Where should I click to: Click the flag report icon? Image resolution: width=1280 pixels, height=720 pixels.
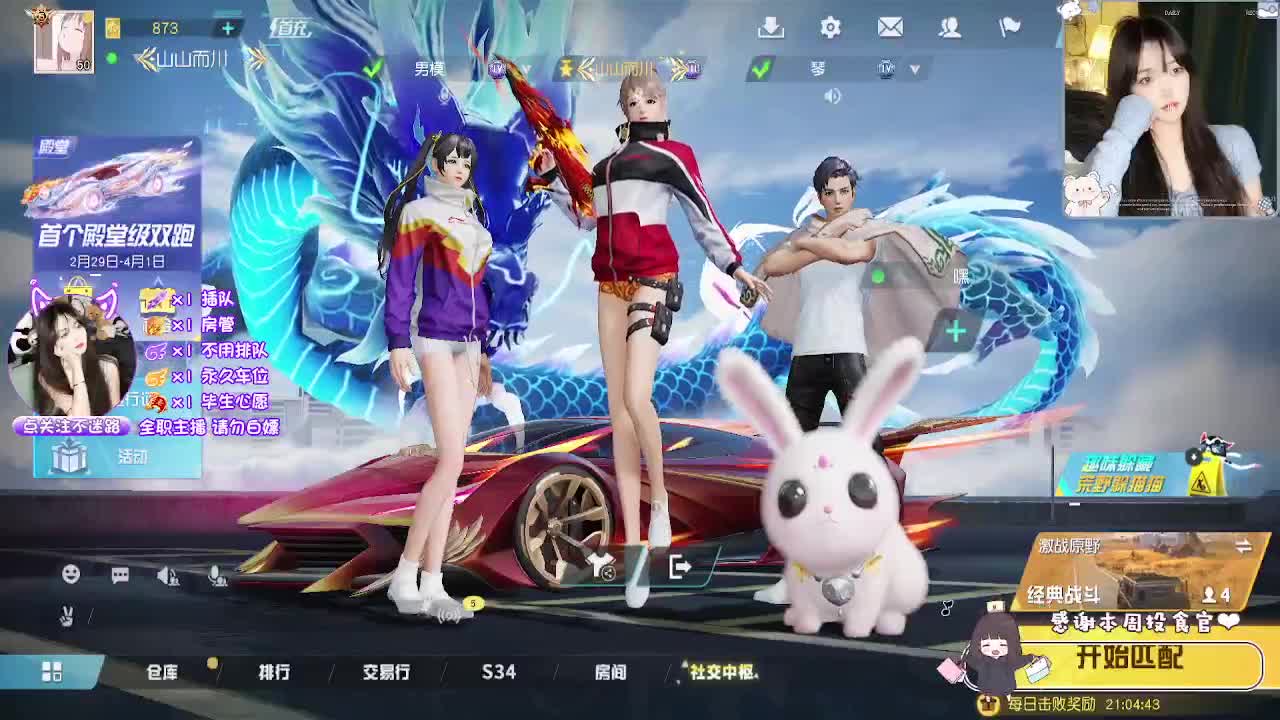1010,28
